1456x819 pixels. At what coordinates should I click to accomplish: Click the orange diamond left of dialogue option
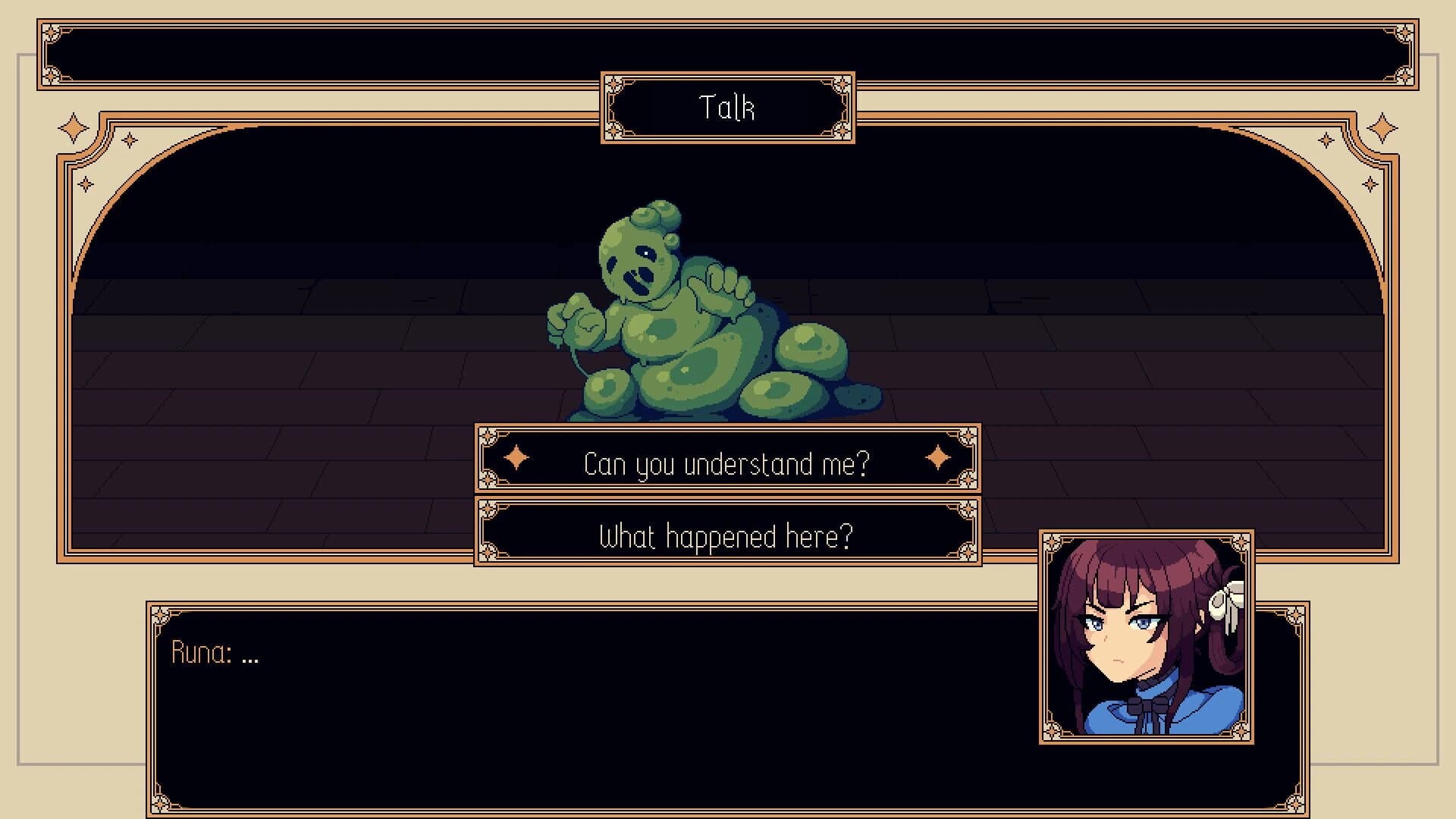tap(518, 457)
